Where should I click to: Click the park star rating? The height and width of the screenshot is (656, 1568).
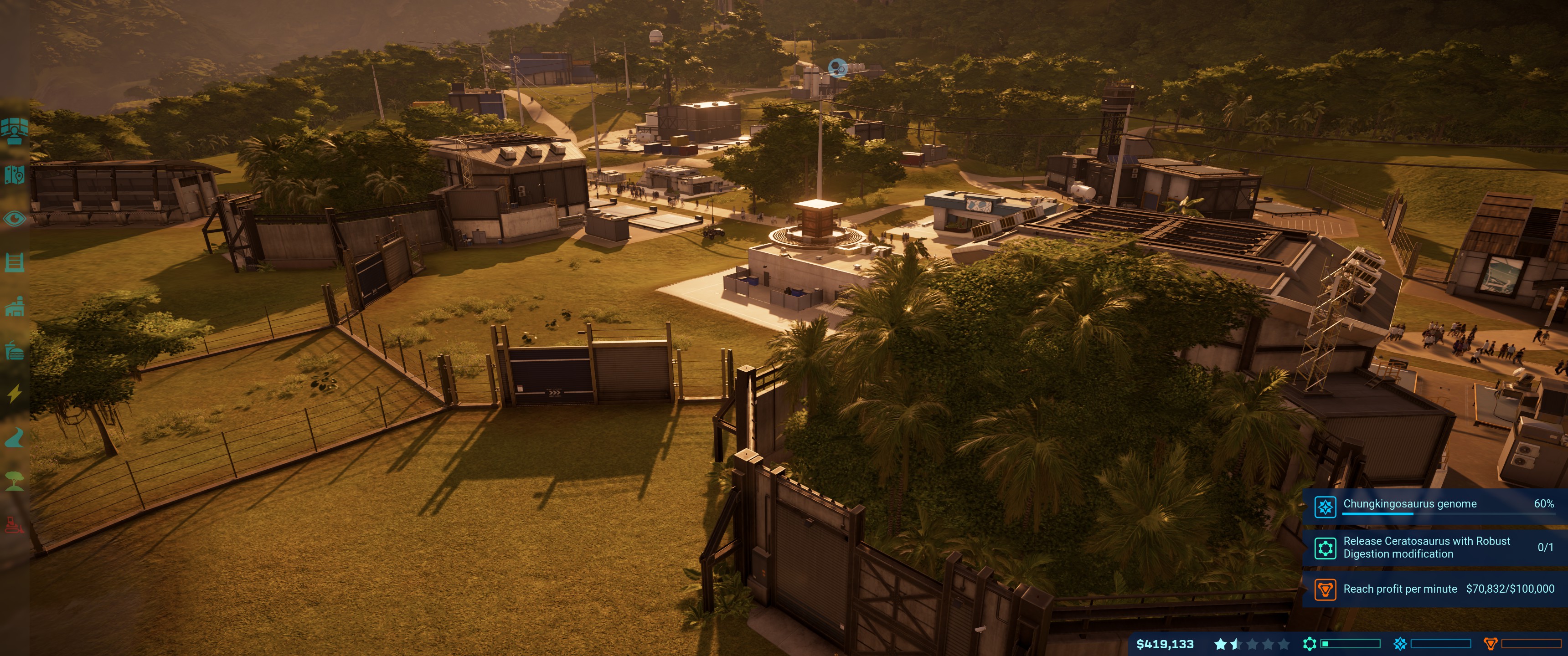pos(1251,644)
